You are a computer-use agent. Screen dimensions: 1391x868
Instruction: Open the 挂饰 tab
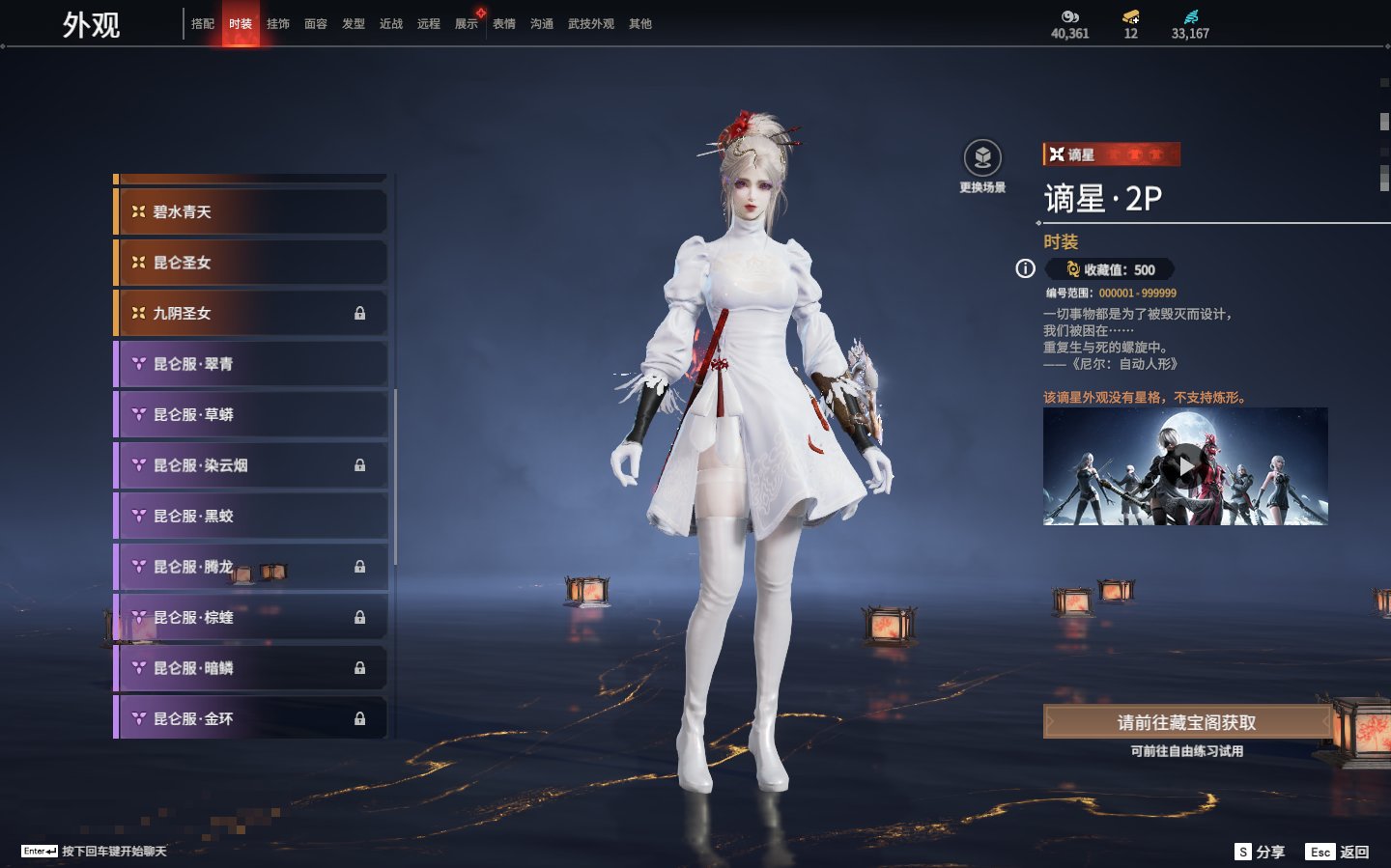[x=278, y=24]
